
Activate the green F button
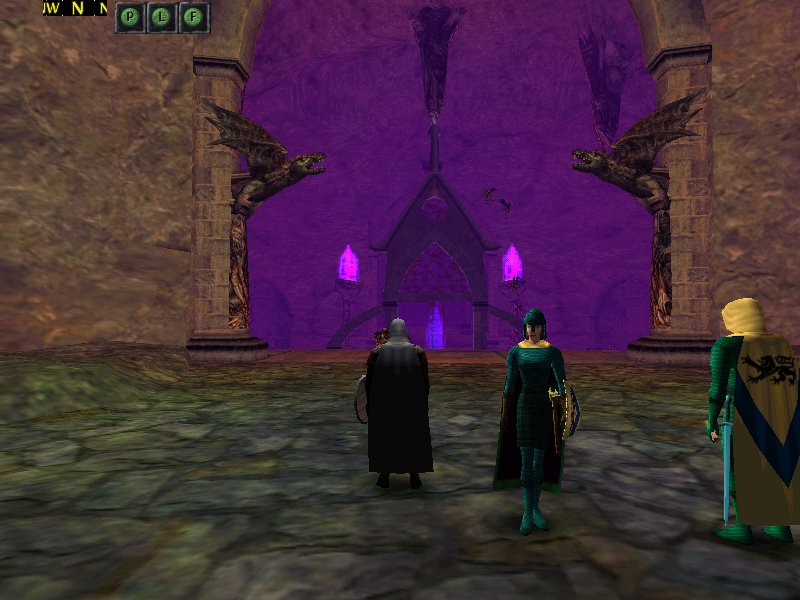point(194,17)
